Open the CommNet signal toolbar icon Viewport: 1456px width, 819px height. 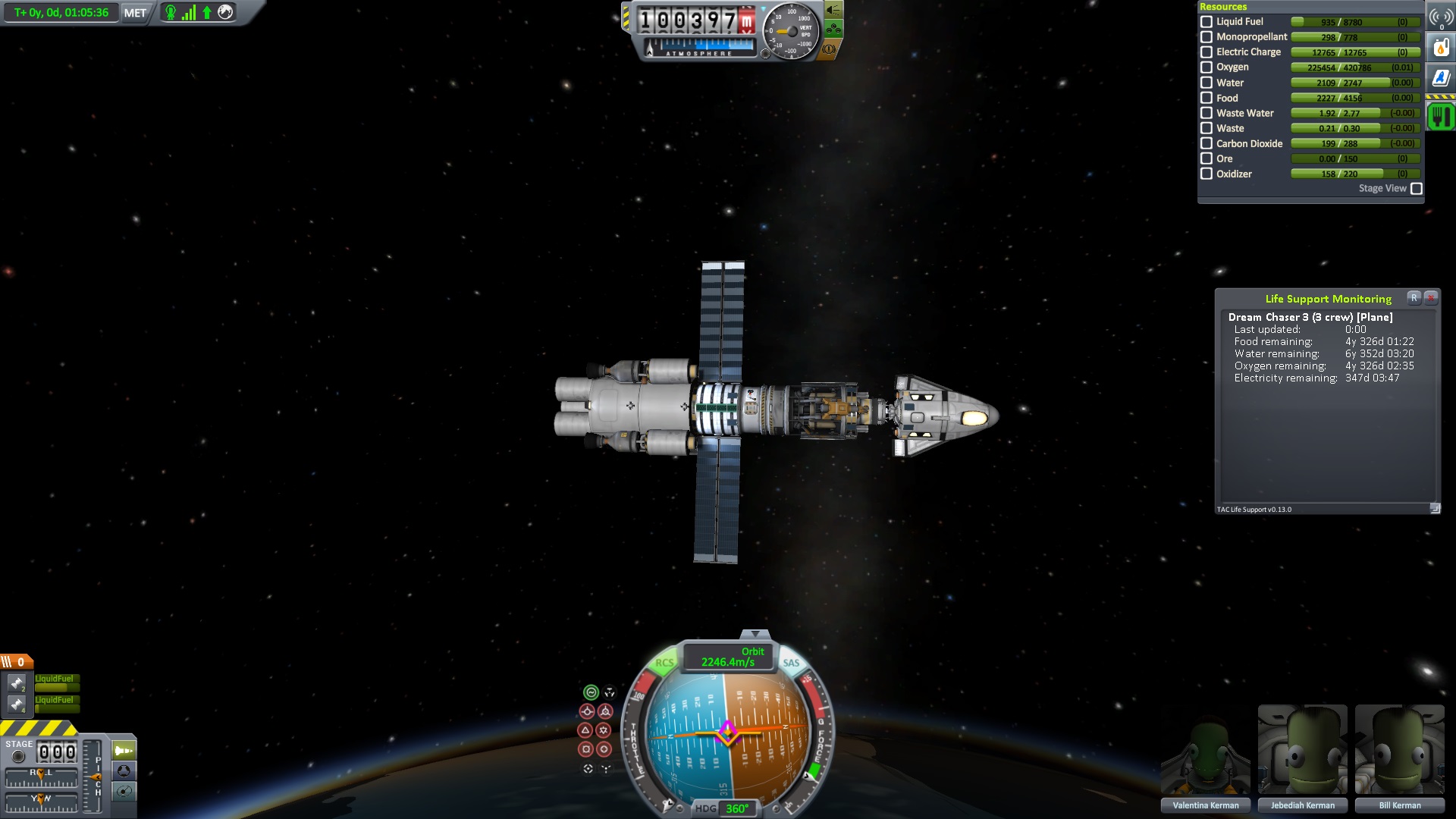(x=1441, y=17)
